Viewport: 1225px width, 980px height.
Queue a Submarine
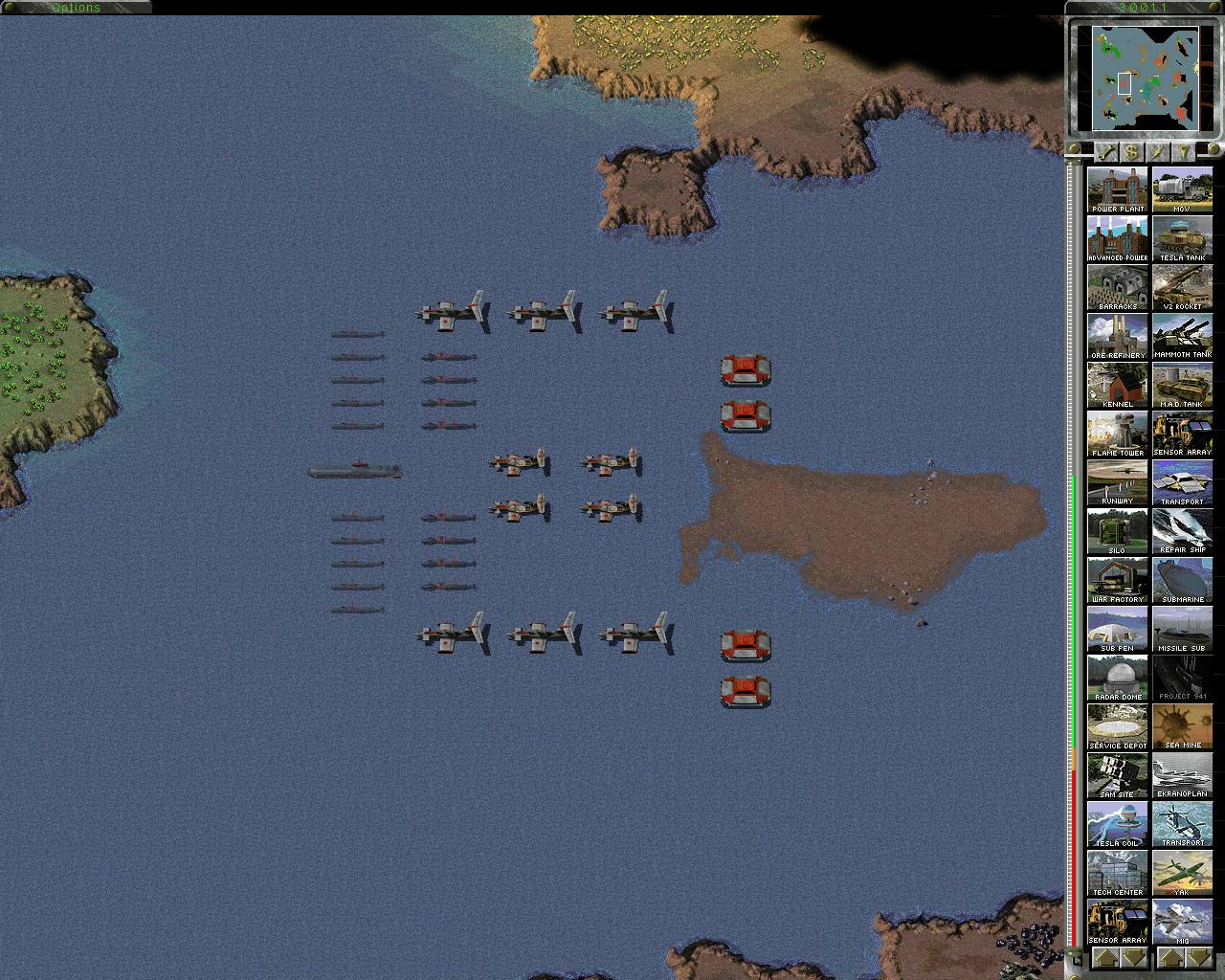tap(1183, 578)
